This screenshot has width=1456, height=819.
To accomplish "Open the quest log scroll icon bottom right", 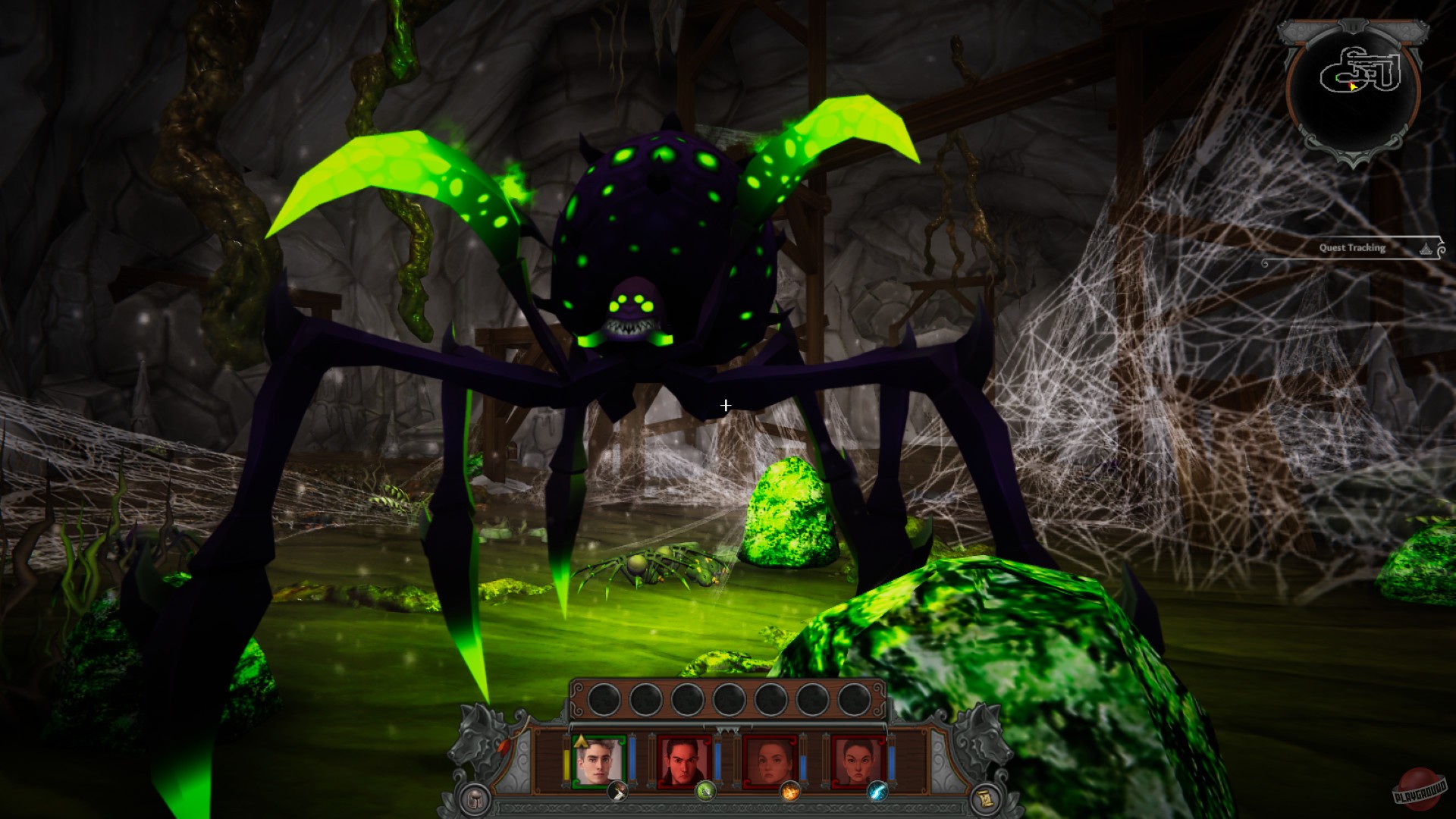I will pyautogui.click(x=987, y=798).
